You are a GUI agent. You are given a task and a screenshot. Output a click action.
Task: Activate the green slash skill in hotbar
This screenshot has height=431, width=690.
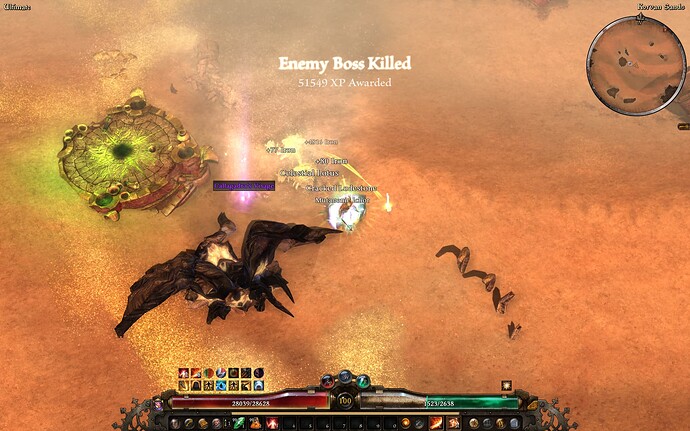[x=239, y=423]
